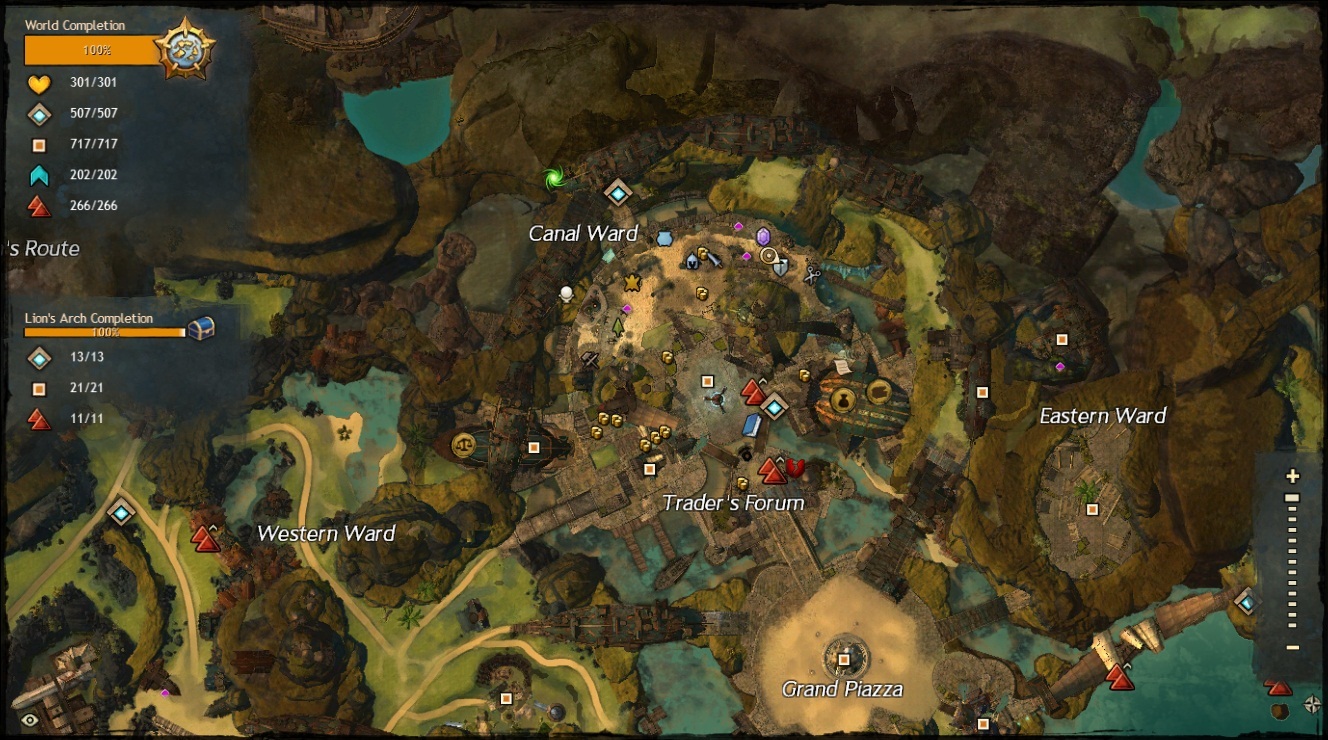
Task: Select the Trader's Forum waypoint marker
Action: [x=774, y=406]
